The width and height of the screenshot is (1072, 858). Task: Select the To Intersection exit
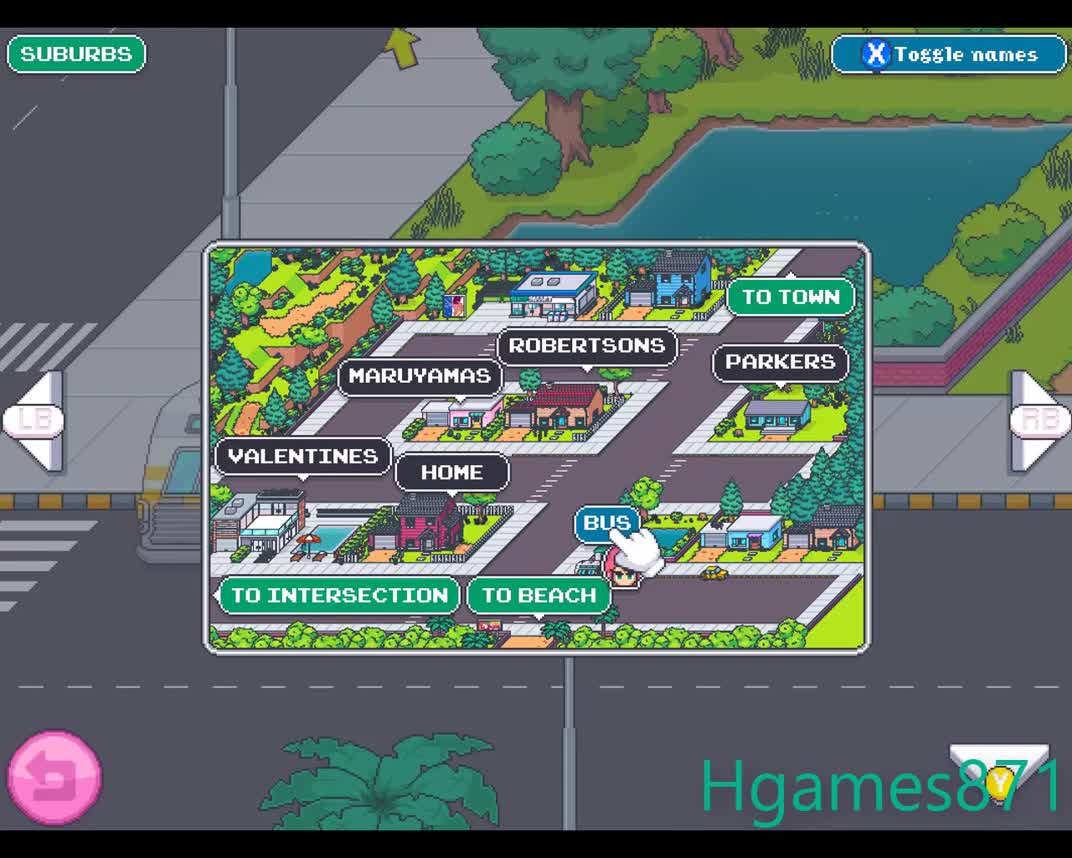pos(339,596)
